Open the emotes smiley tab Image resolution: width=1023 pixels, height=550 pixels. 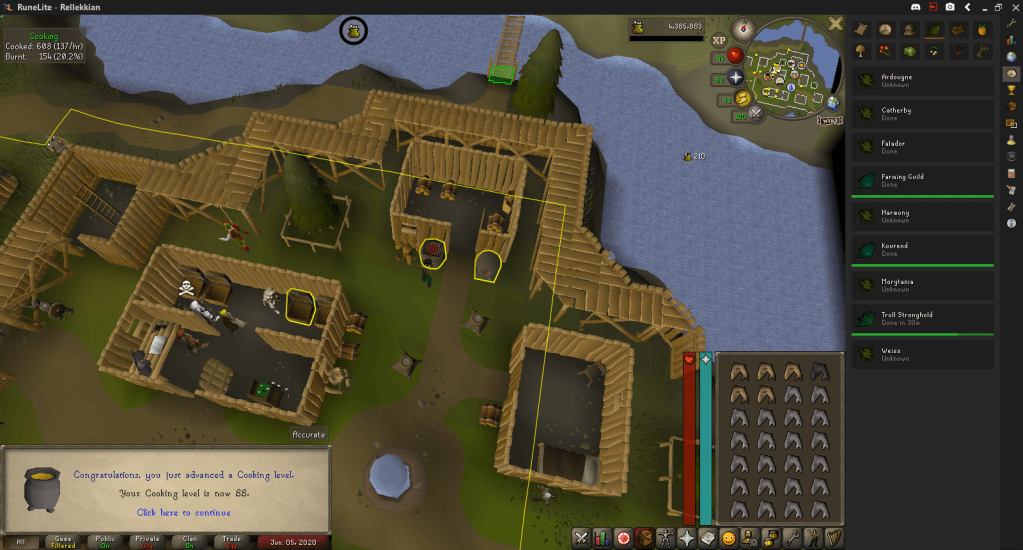tap(729, 538)
